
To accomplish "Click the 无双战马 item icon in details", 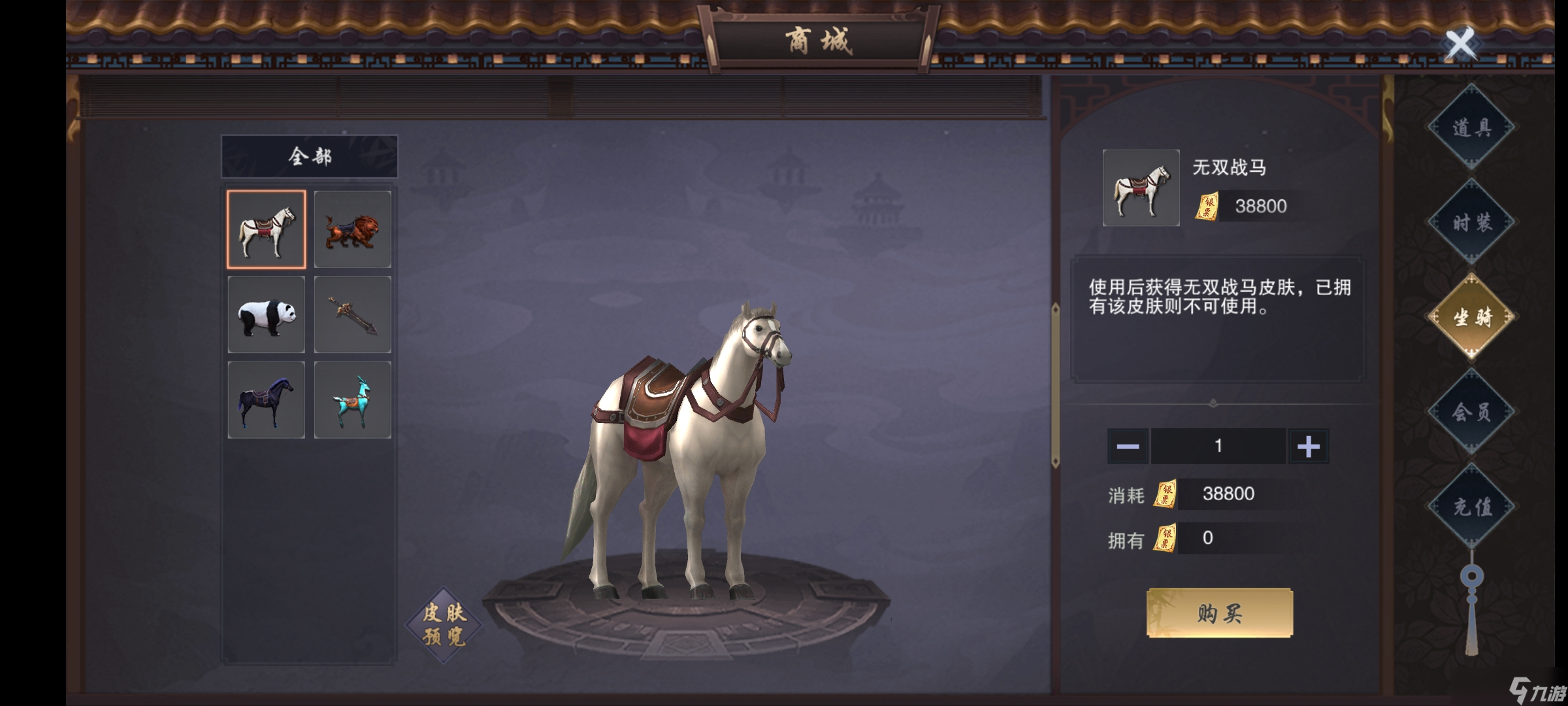I will click(x=1141, y=188).
